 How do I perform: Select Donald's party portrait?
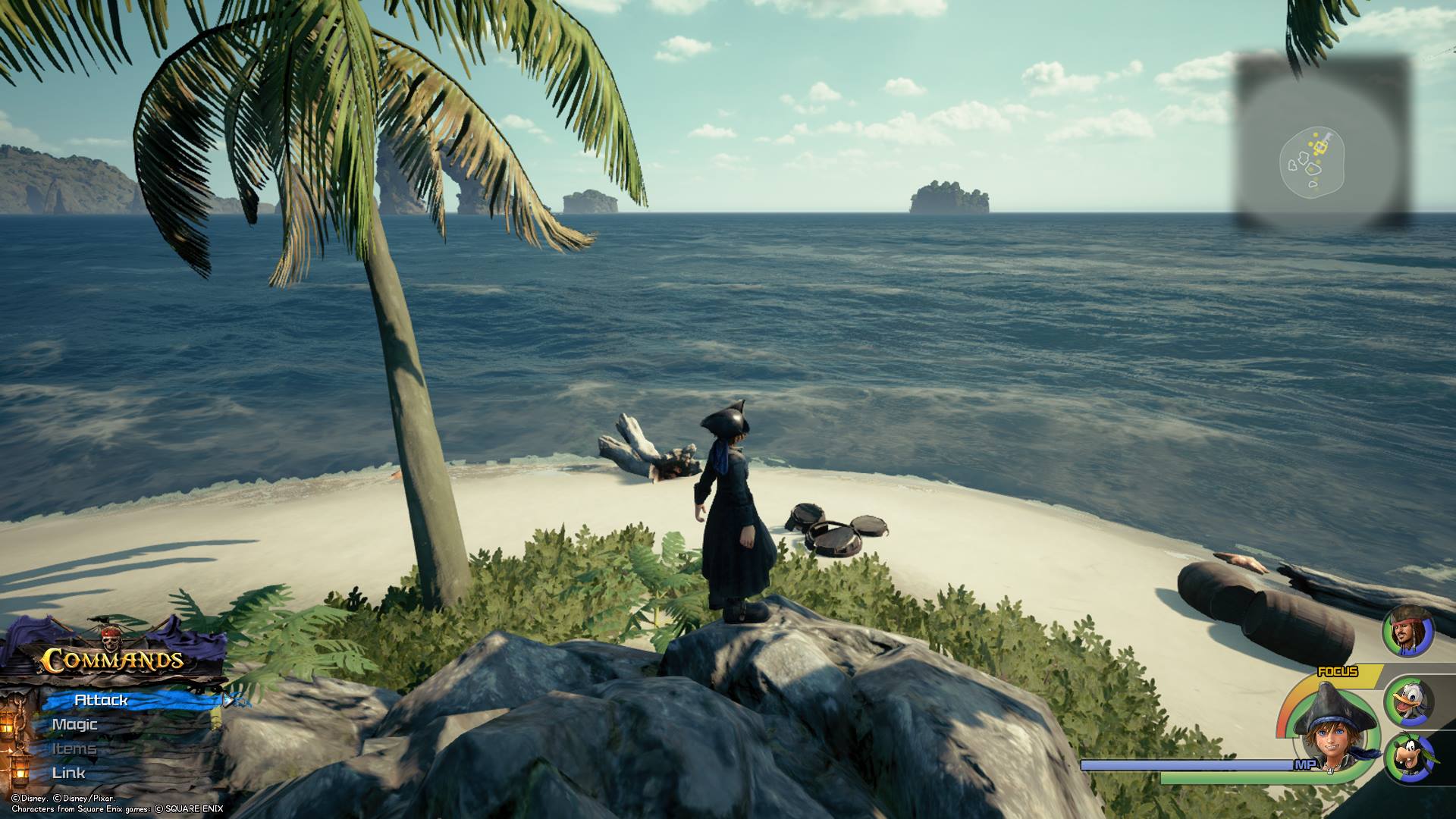[1410, 701]
